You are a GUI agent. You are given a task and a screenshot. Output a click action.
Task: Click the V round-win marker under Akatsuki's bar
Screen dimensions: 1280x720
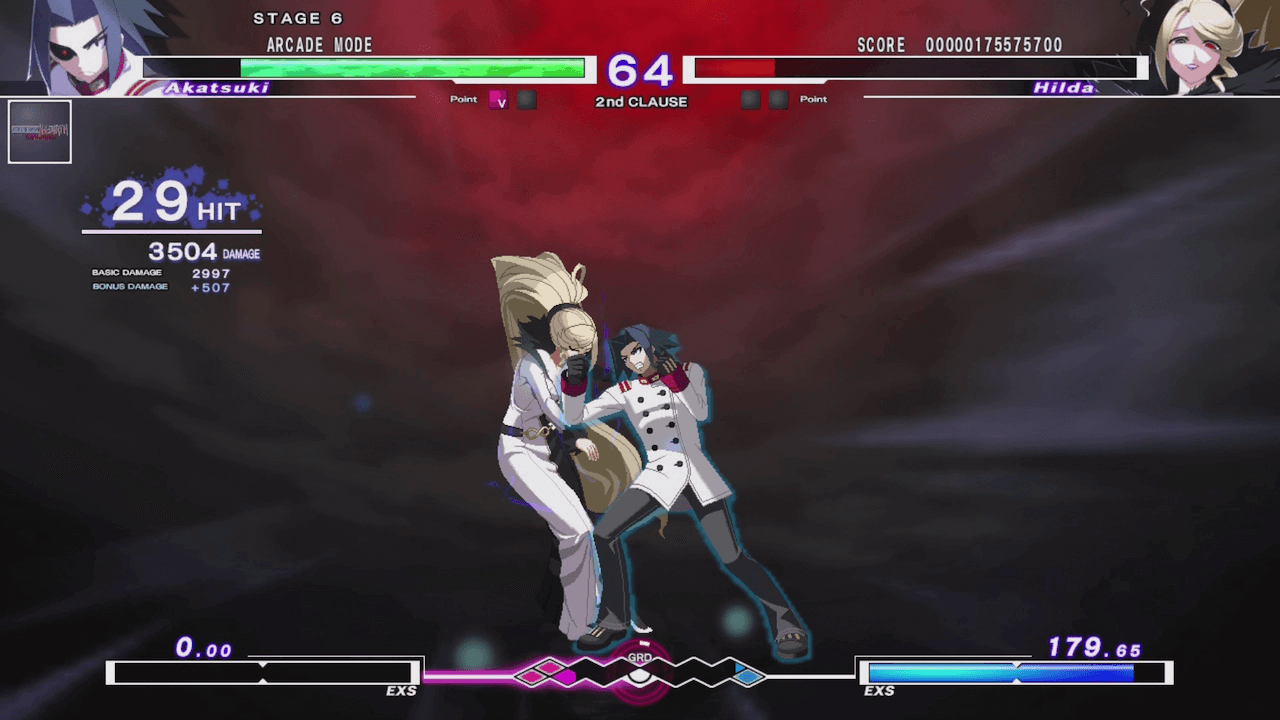coord(500,100)
